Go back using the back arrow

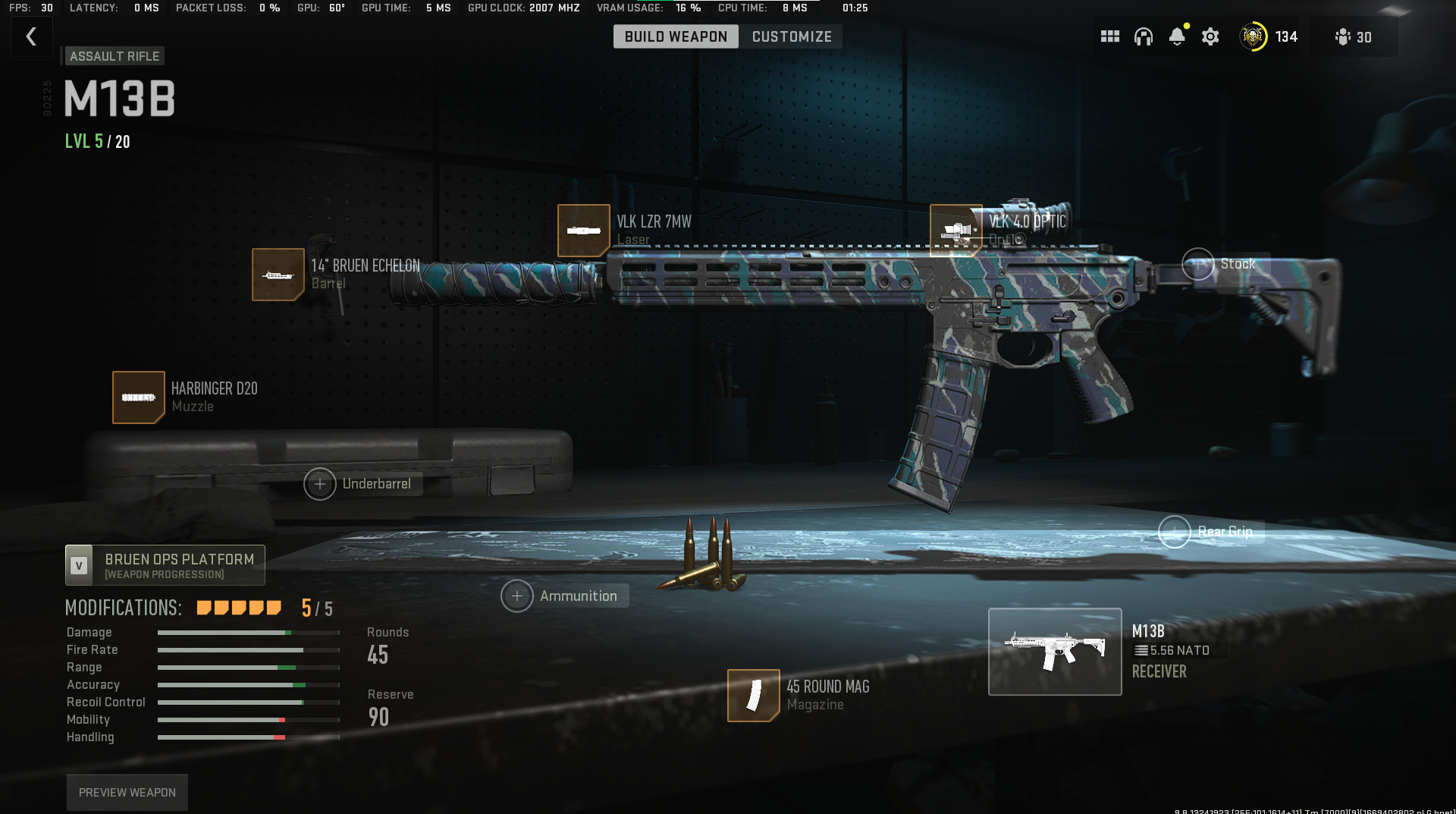[x=31, y=36]
